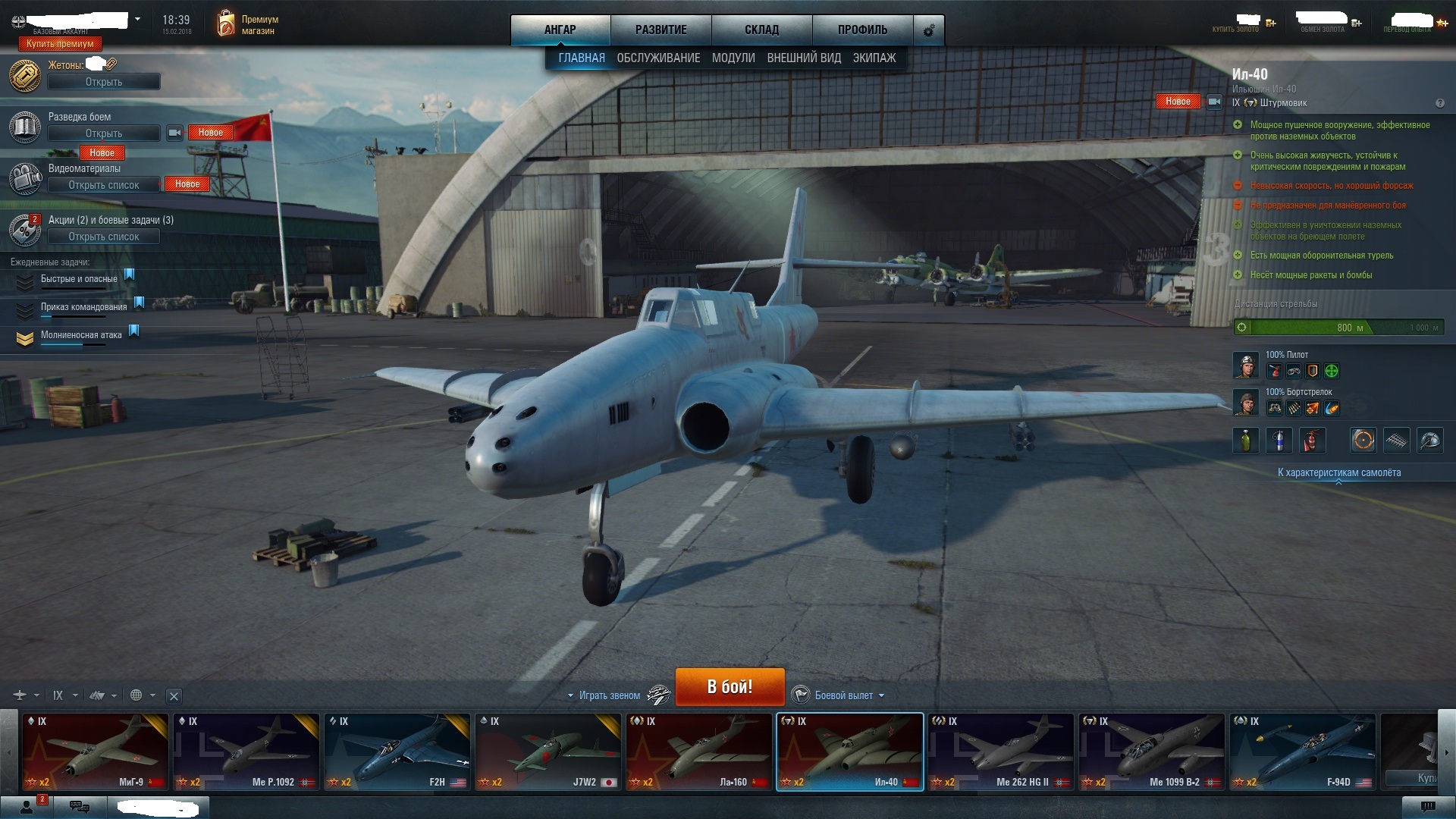
Task: View the ЭКИПАЖ crew tab
Action: (874, 58)
